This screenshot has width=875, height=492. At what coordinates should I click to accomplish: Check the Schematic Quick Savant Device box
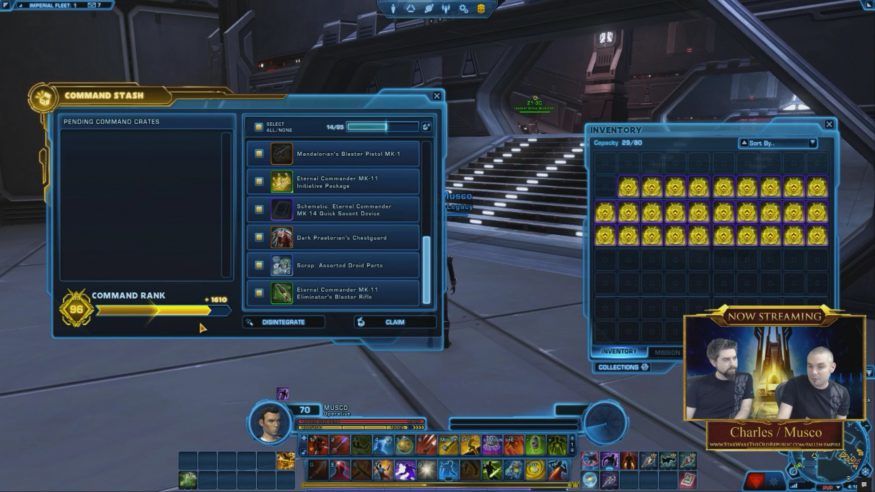258,210
